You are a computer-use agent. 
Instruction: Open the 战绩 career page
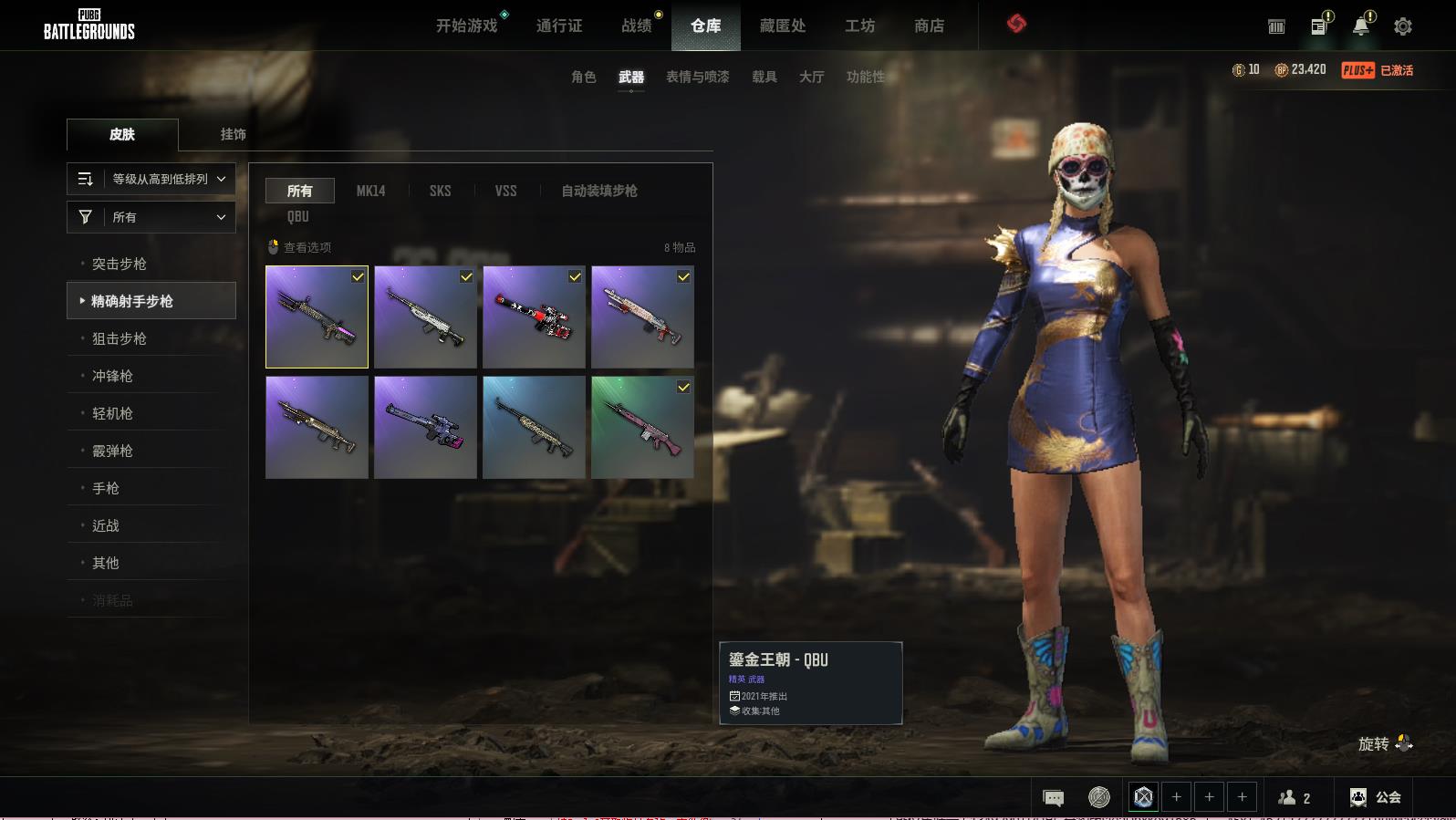click(636, 26)
